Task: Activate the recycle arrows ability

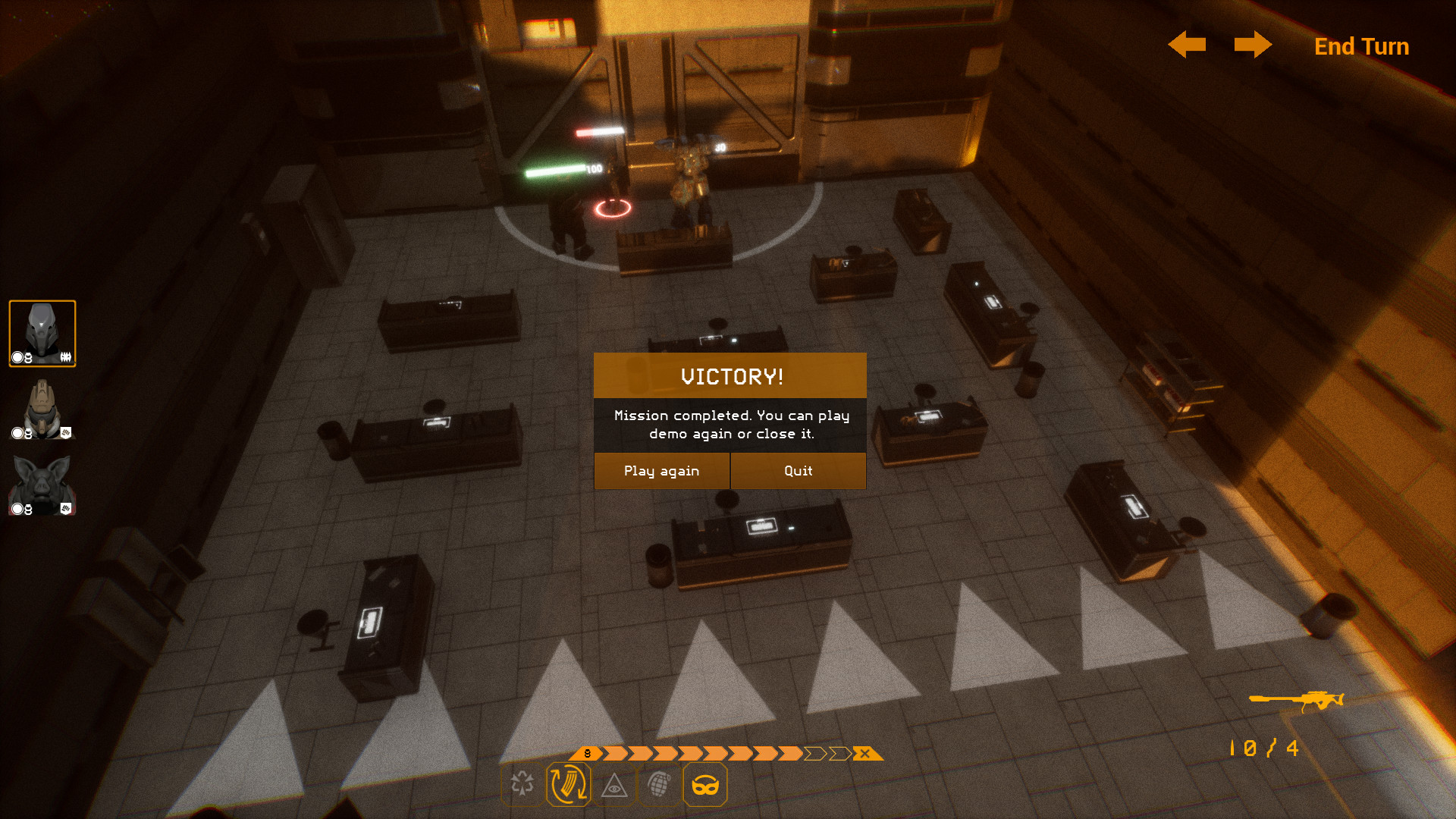Action: tap(522, 784)
